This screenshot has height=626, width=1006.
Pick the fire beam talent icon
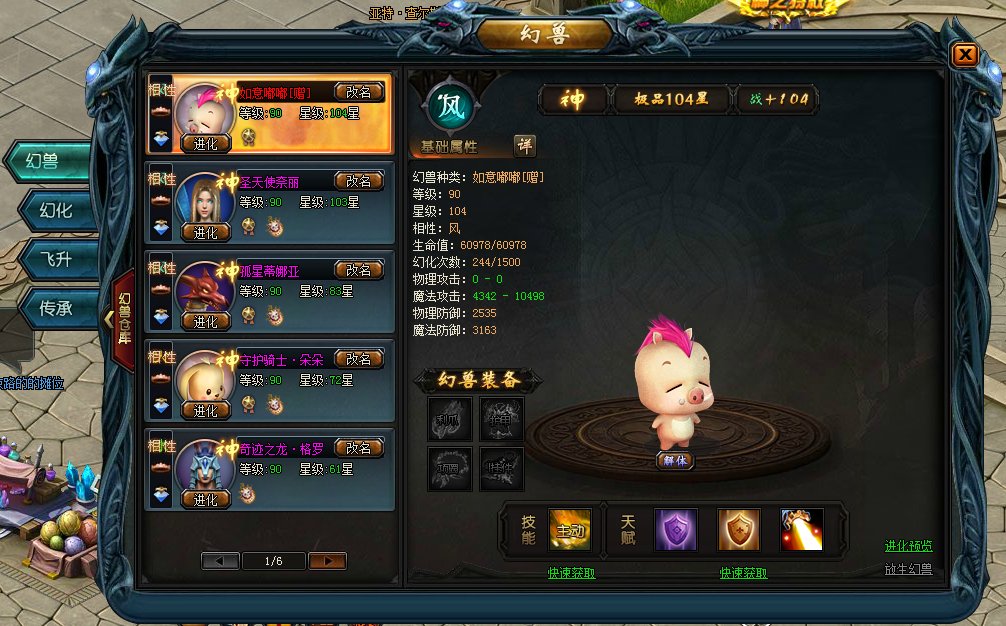(x=802, y=530)
